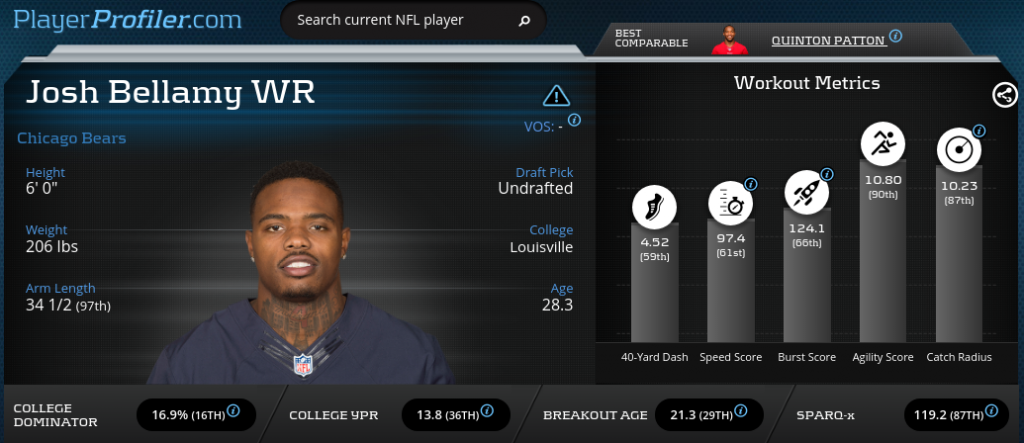Show info for Breakout Age

[x=742, y=411]
